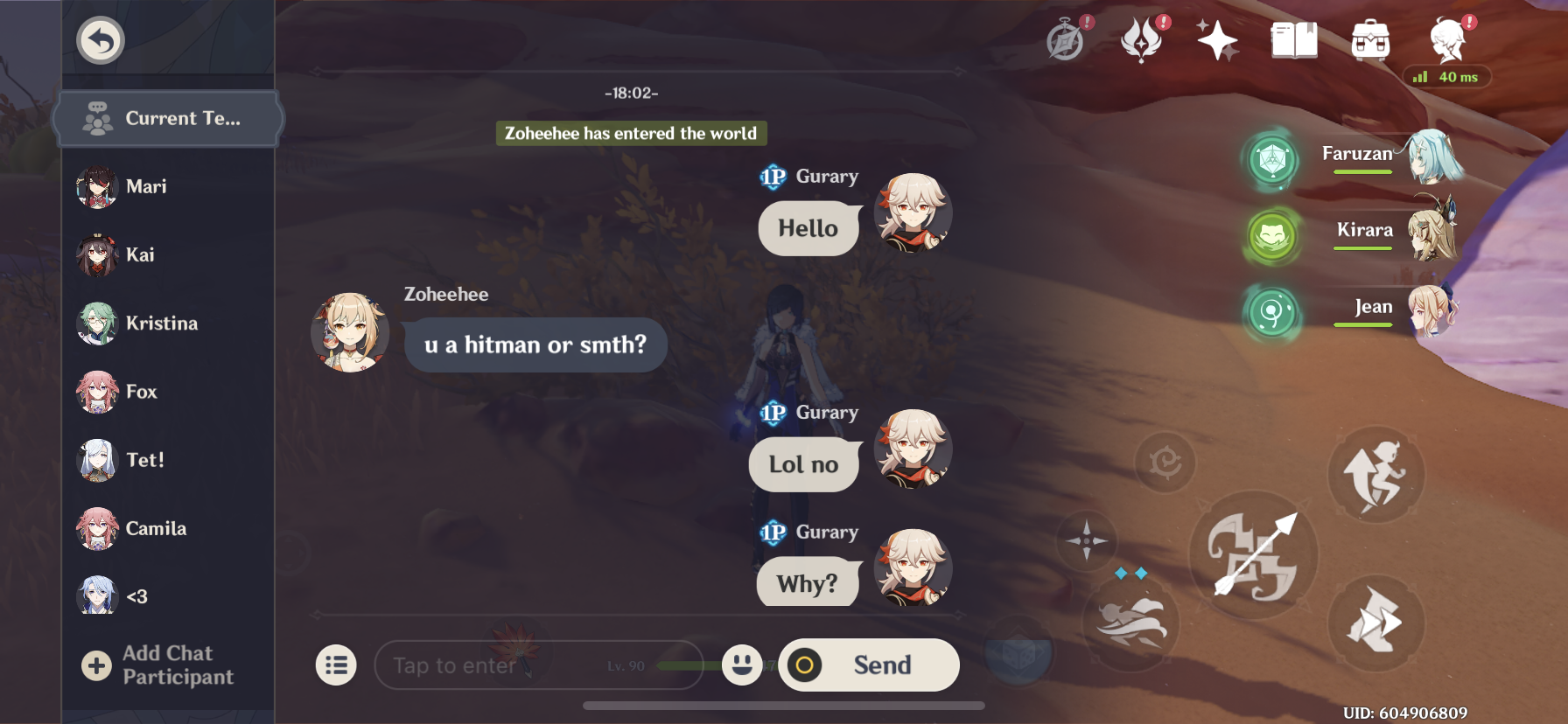1568x724 pixels.
Task: Open the inventory backpack icon
Action: [x=1371, y=39]
